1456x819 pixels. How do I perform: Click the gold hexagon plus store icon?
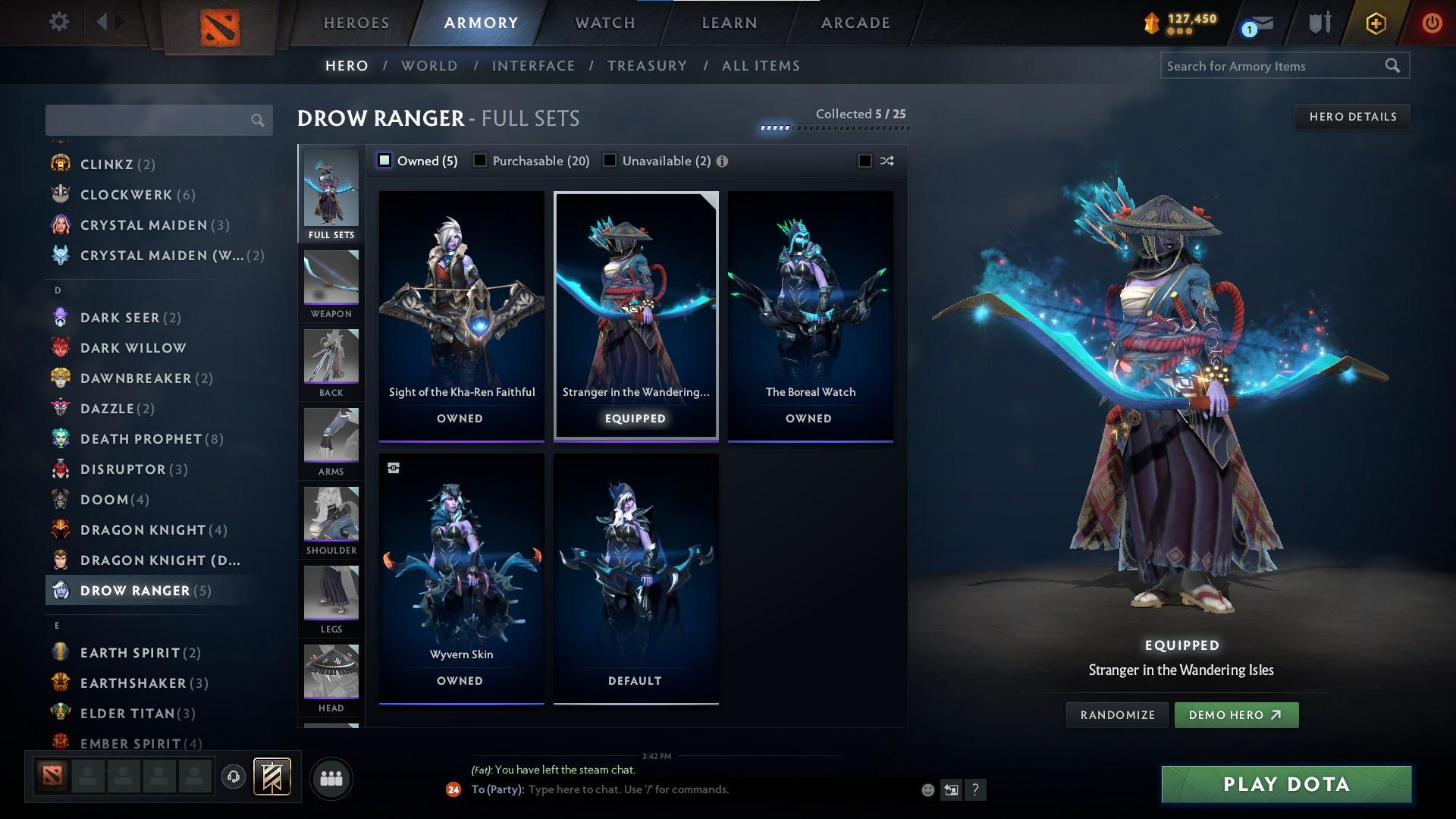coord(1375,23)
